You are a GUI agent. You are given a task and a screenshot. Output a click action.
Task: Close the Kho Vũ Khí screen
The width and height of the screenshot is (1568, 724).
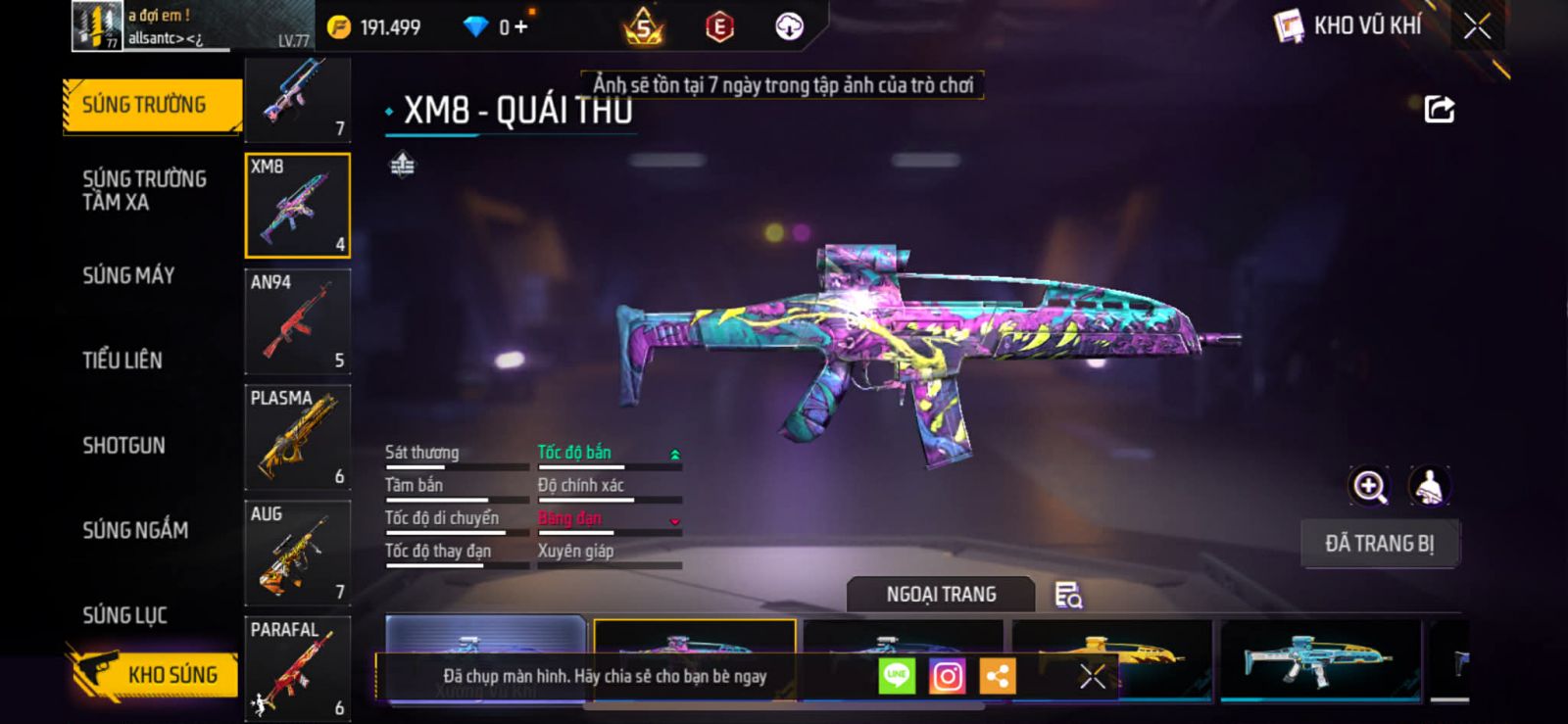[1477, 26]
